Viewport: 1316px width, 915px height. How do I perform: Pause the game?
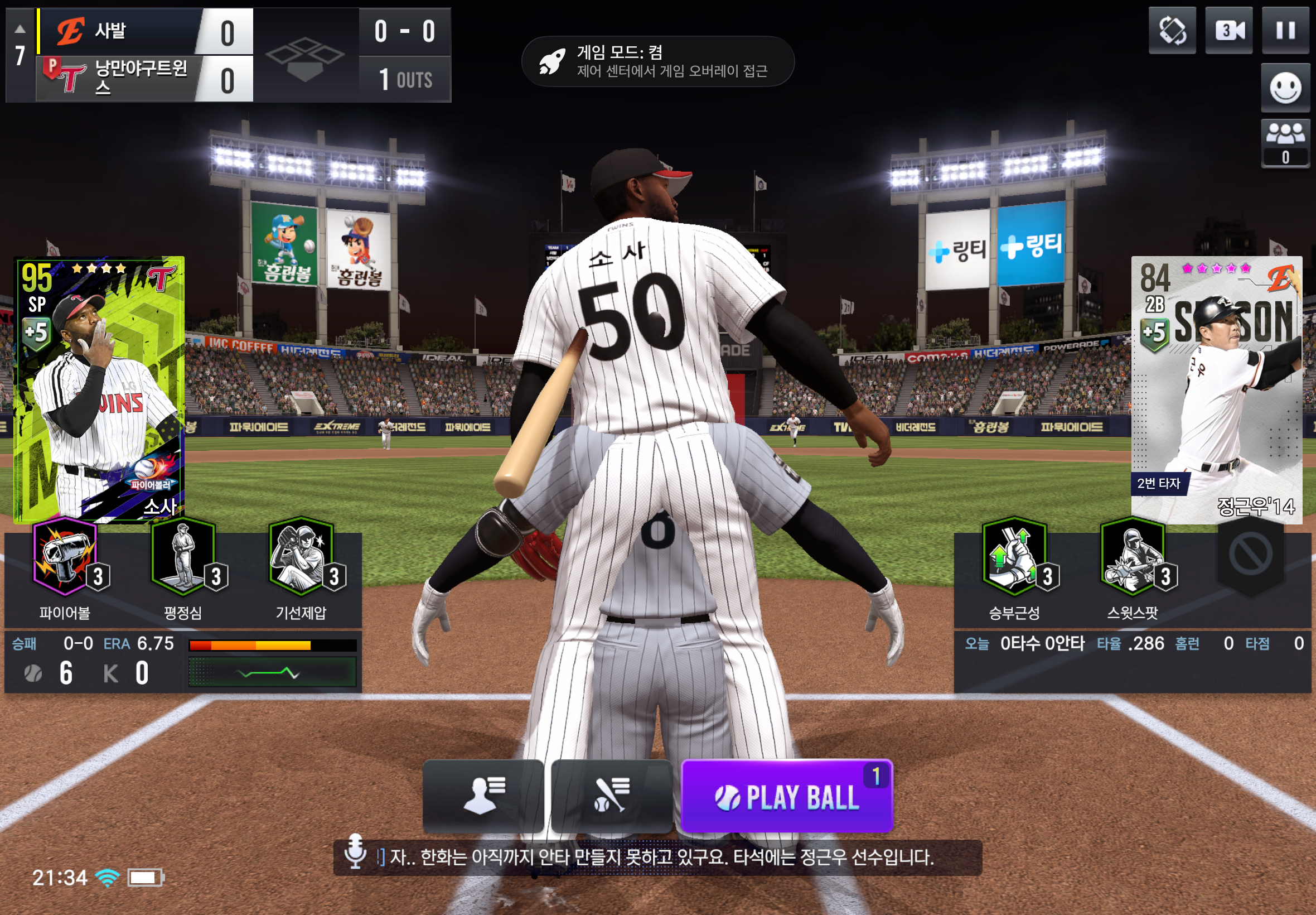point(1285,31)
